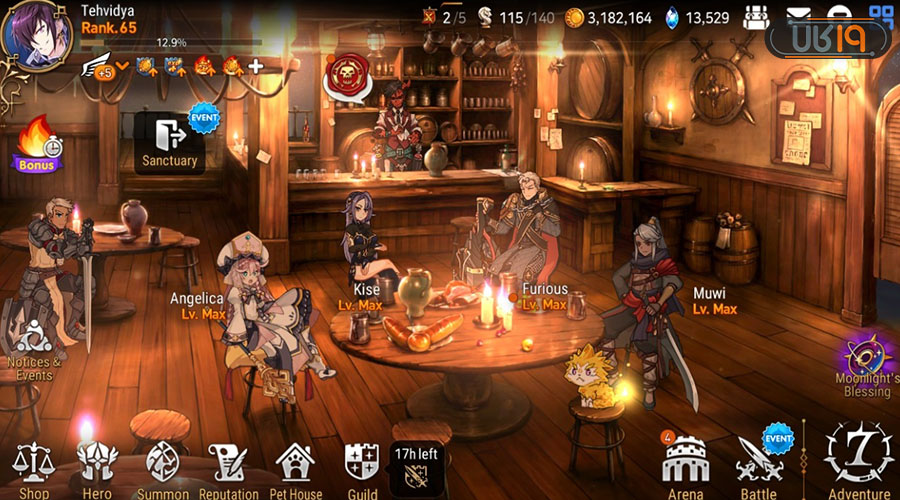This screenshot has width=900, height=500.
Task: Open the Battle menu
Action: pyautogui.click(x=760, y=463)
